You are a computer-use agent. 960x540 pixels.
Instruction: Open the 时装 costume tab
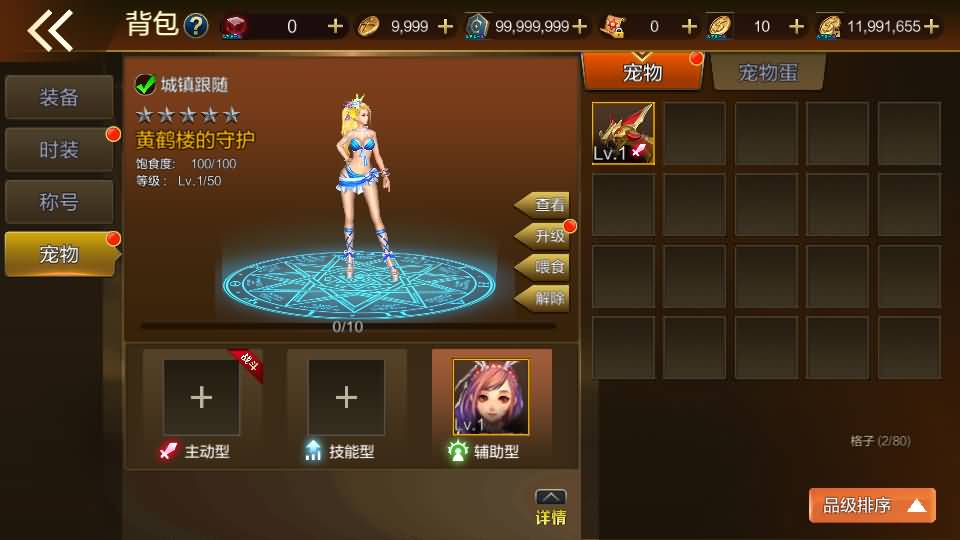pyautogui.click(x=59, y=150)
